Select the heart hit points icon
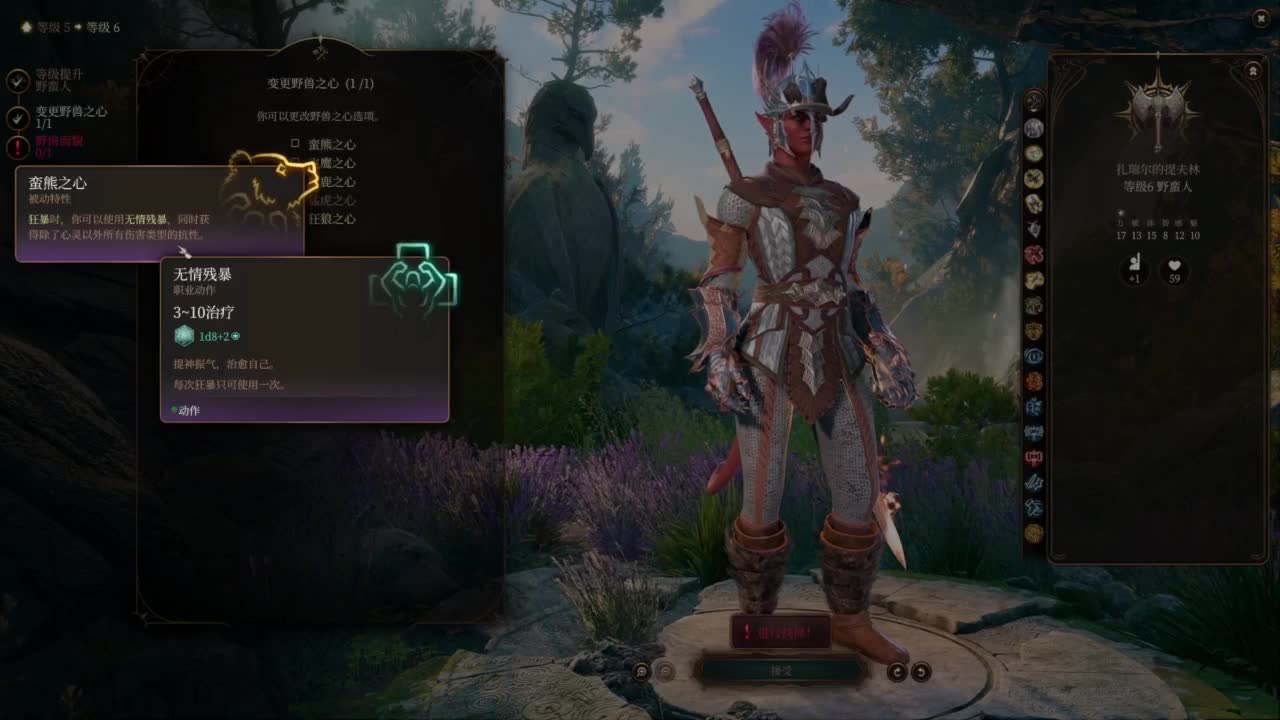The height and width of the screenshot is (720, 1280). tap(1174, 270)
